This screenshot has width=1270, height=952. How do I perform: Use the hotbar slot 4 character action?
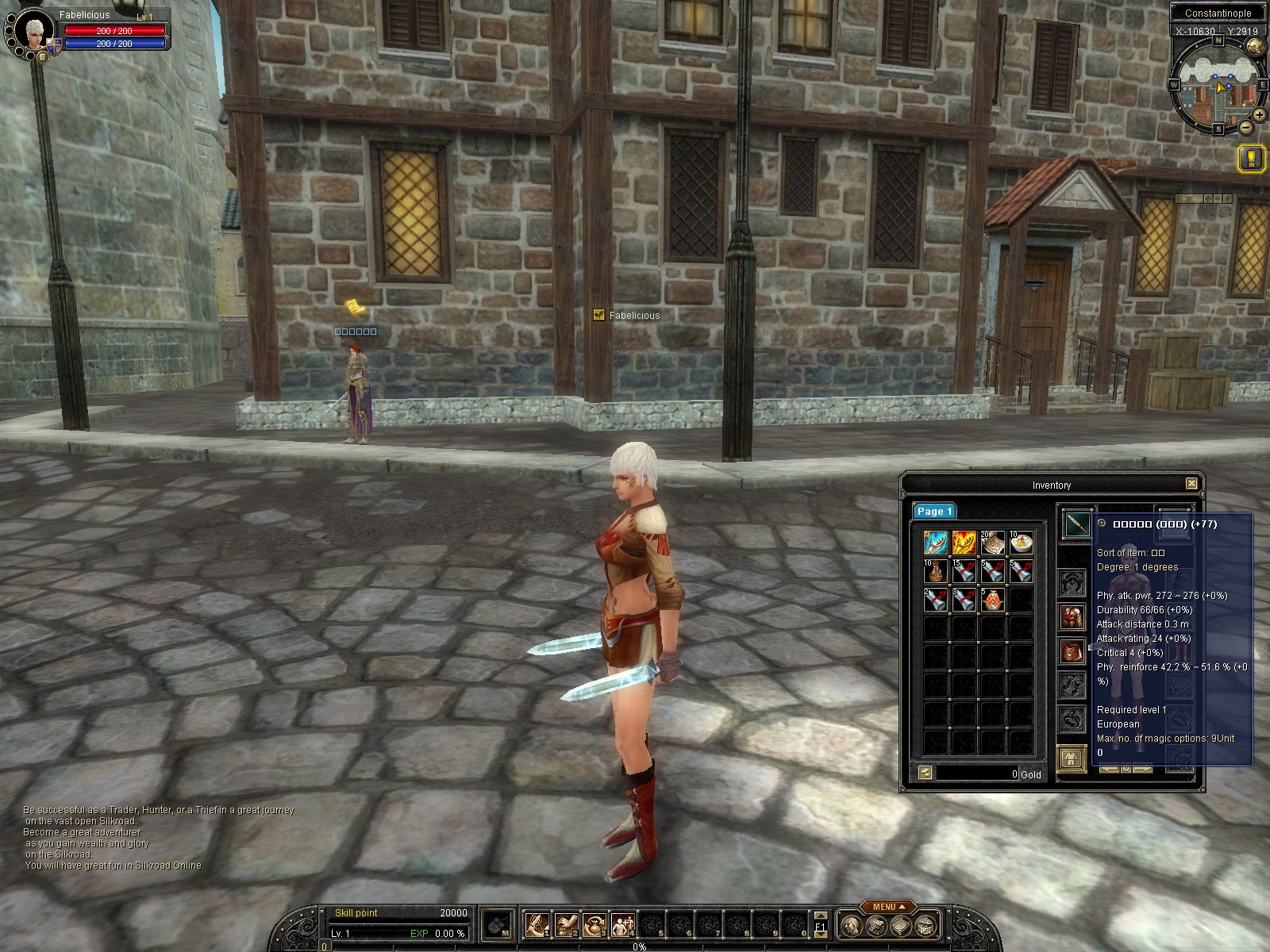tap(622, 925)
